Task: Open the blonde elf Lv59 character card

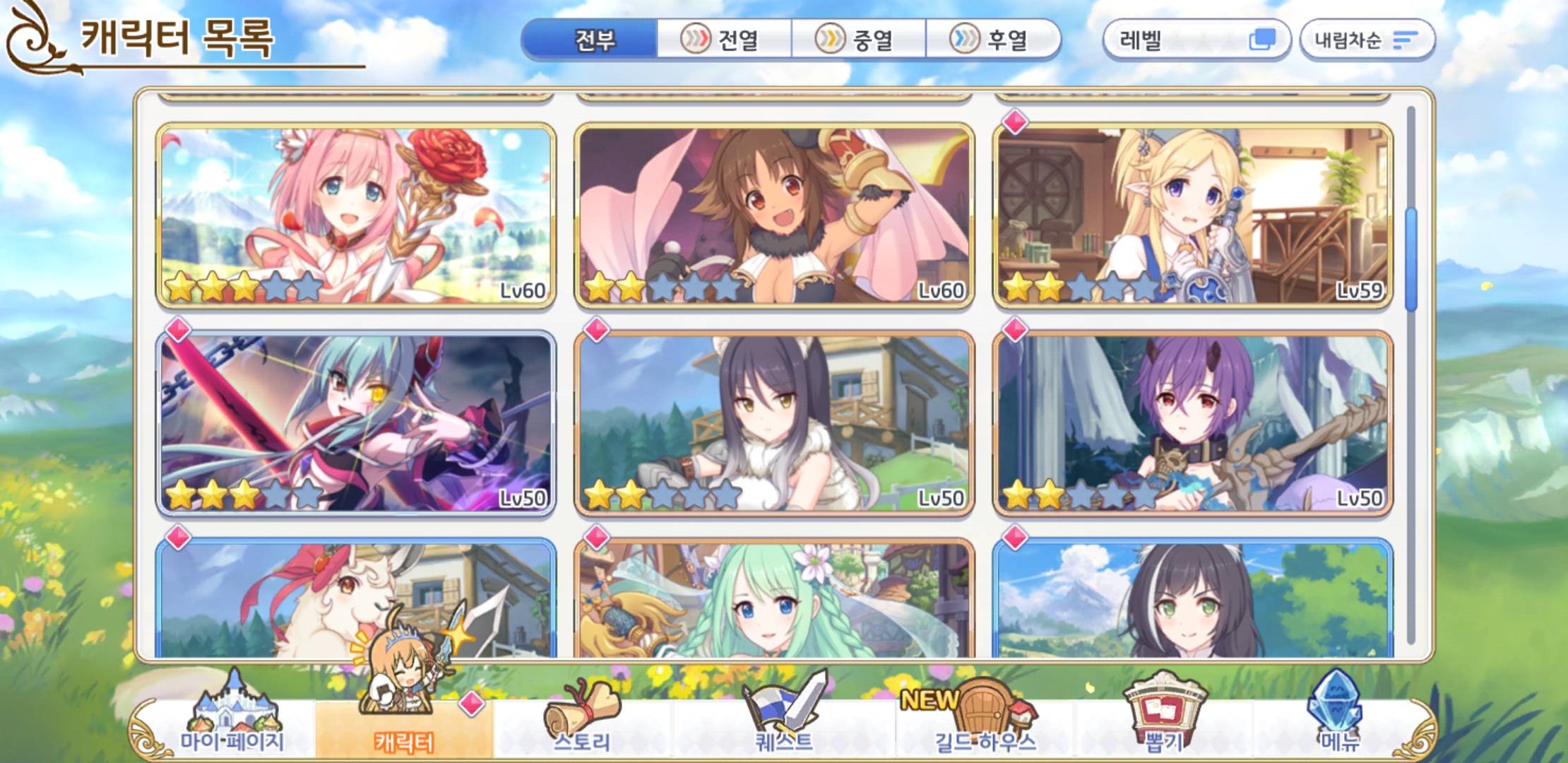Action: pyautogui.click(x=1192, y=215)
